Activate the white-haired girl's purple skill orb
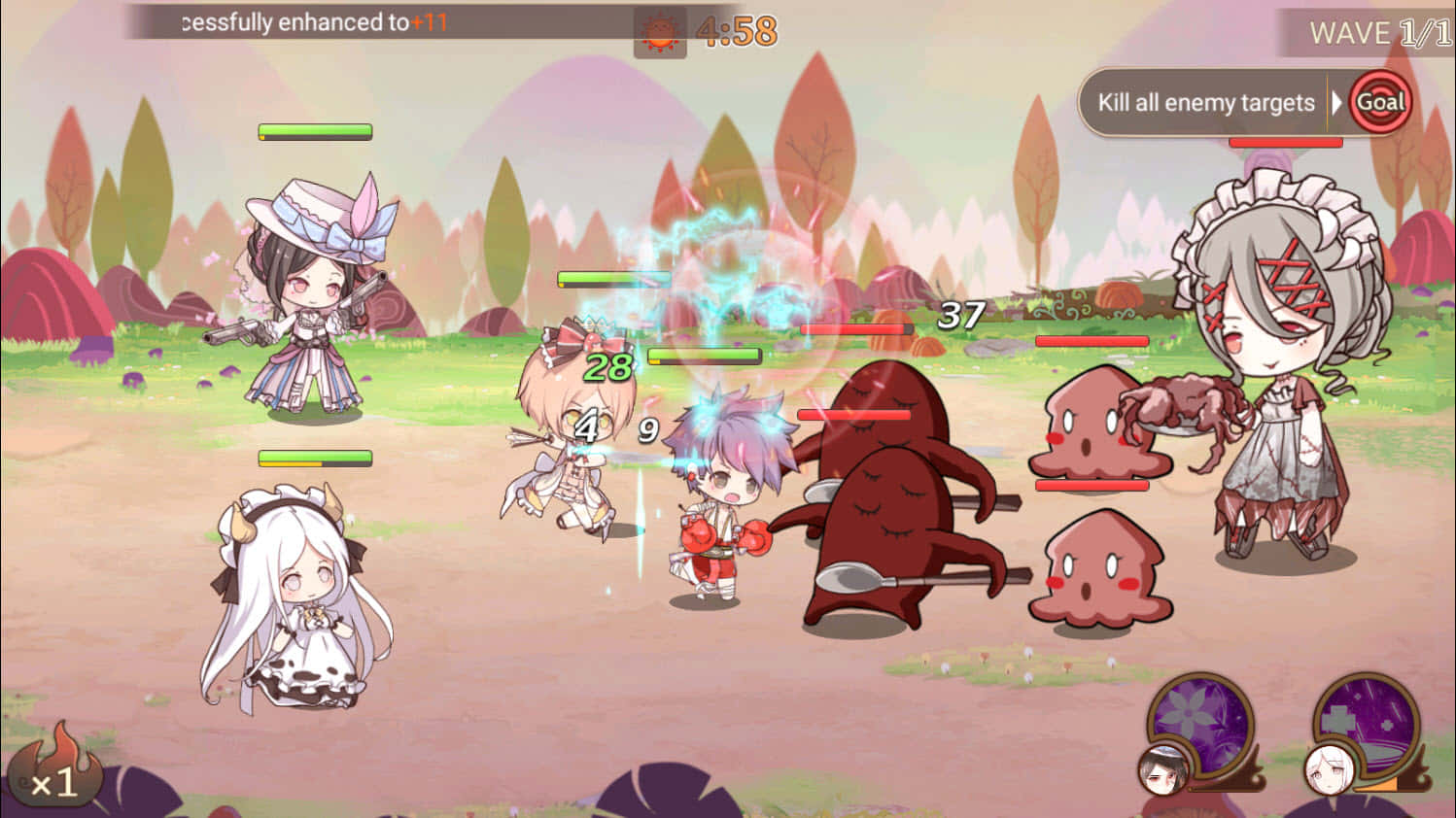 (x=1367, y=726)
